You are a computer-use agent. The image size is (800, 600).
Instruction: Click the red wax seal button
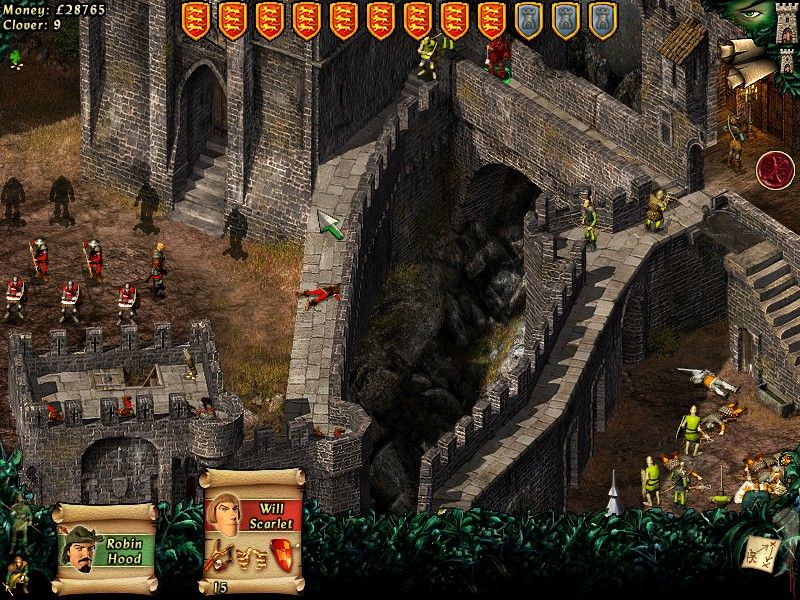(774, 170)
